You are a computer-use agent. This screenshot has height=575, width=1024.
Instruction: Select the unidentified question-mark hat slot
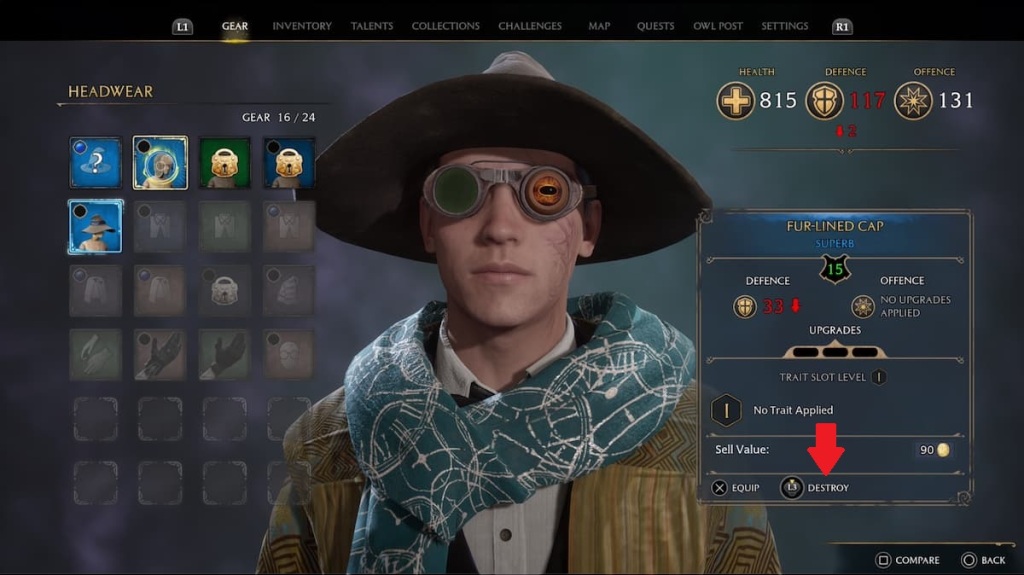pos(96,162)
